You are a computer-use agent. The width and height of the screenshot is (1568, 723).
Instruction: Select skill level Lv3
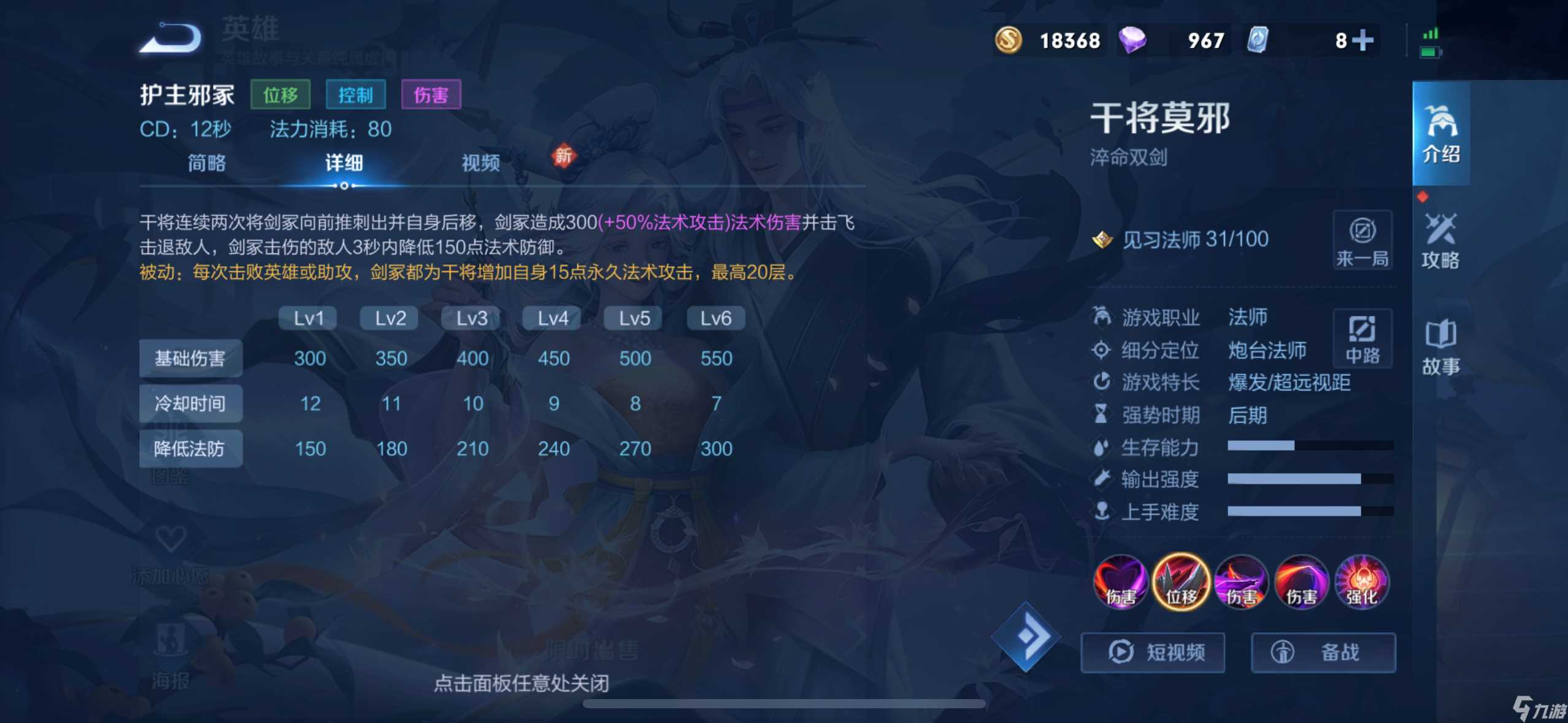click(470, 318)
